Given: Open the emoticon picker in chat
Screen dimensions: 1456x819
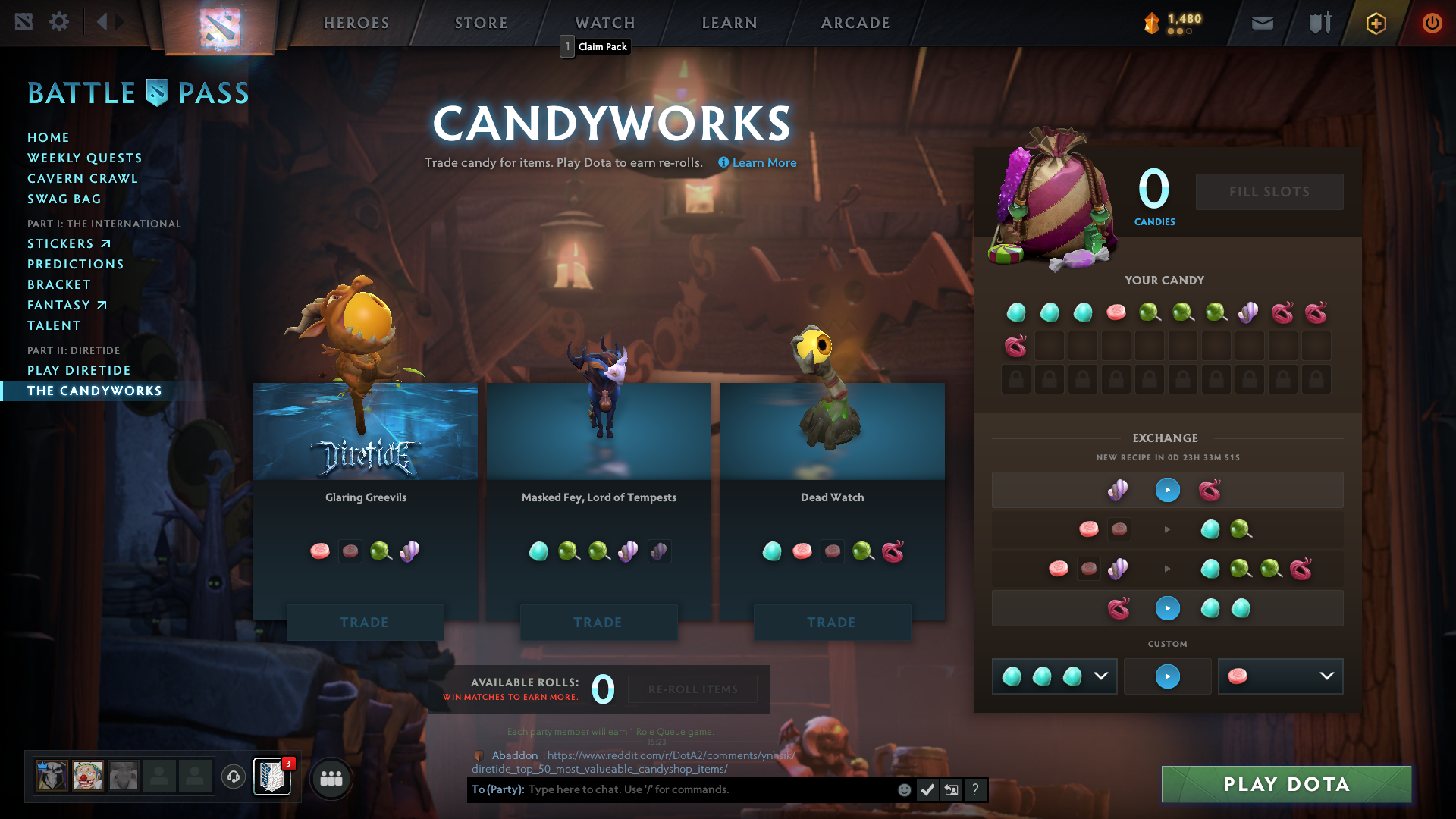Looking at the screenshot, I should 904,789.
